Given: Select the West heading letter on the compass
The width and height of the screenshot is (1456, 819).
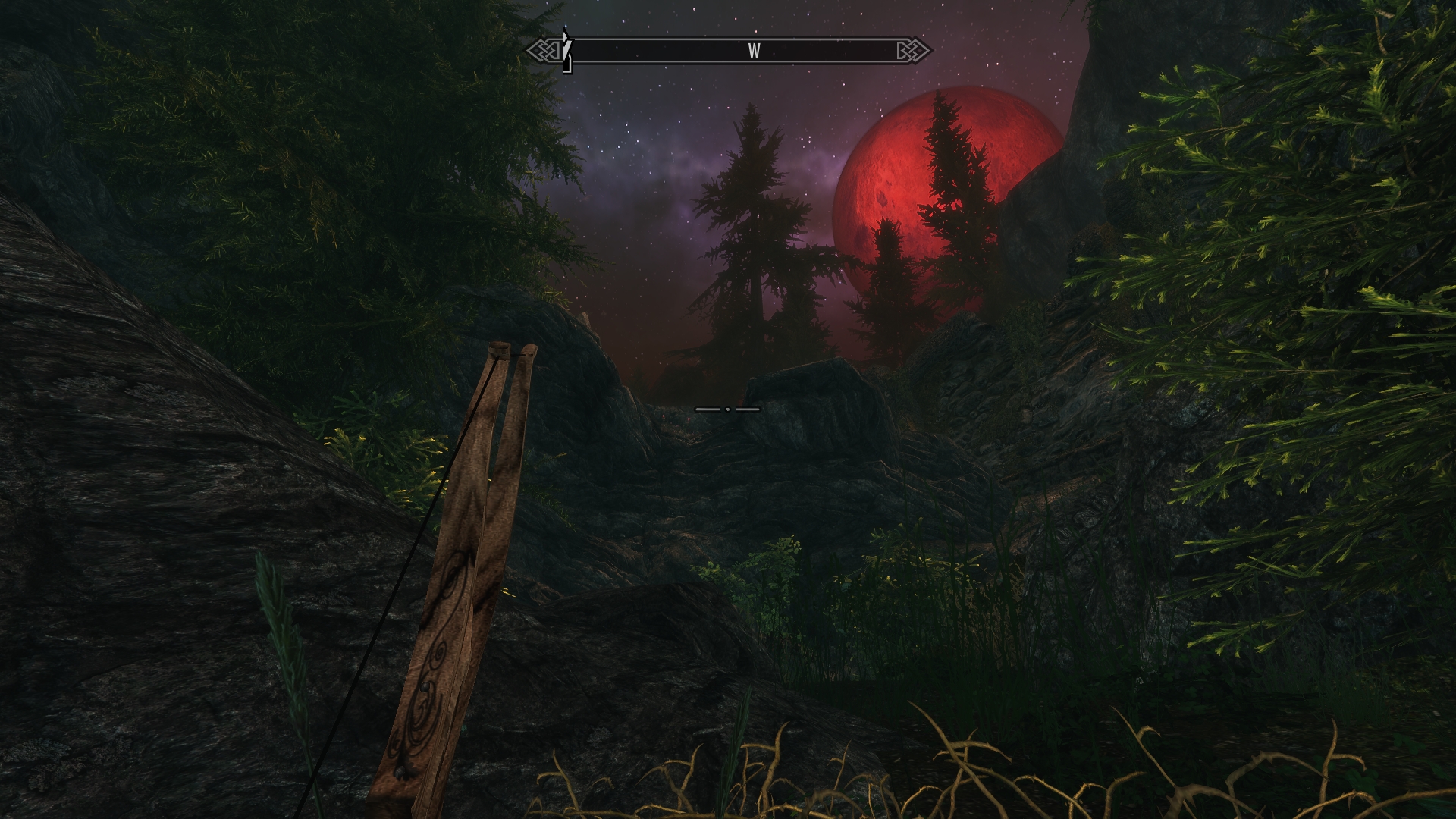Looking at the screenshot, I should (754, 52).
